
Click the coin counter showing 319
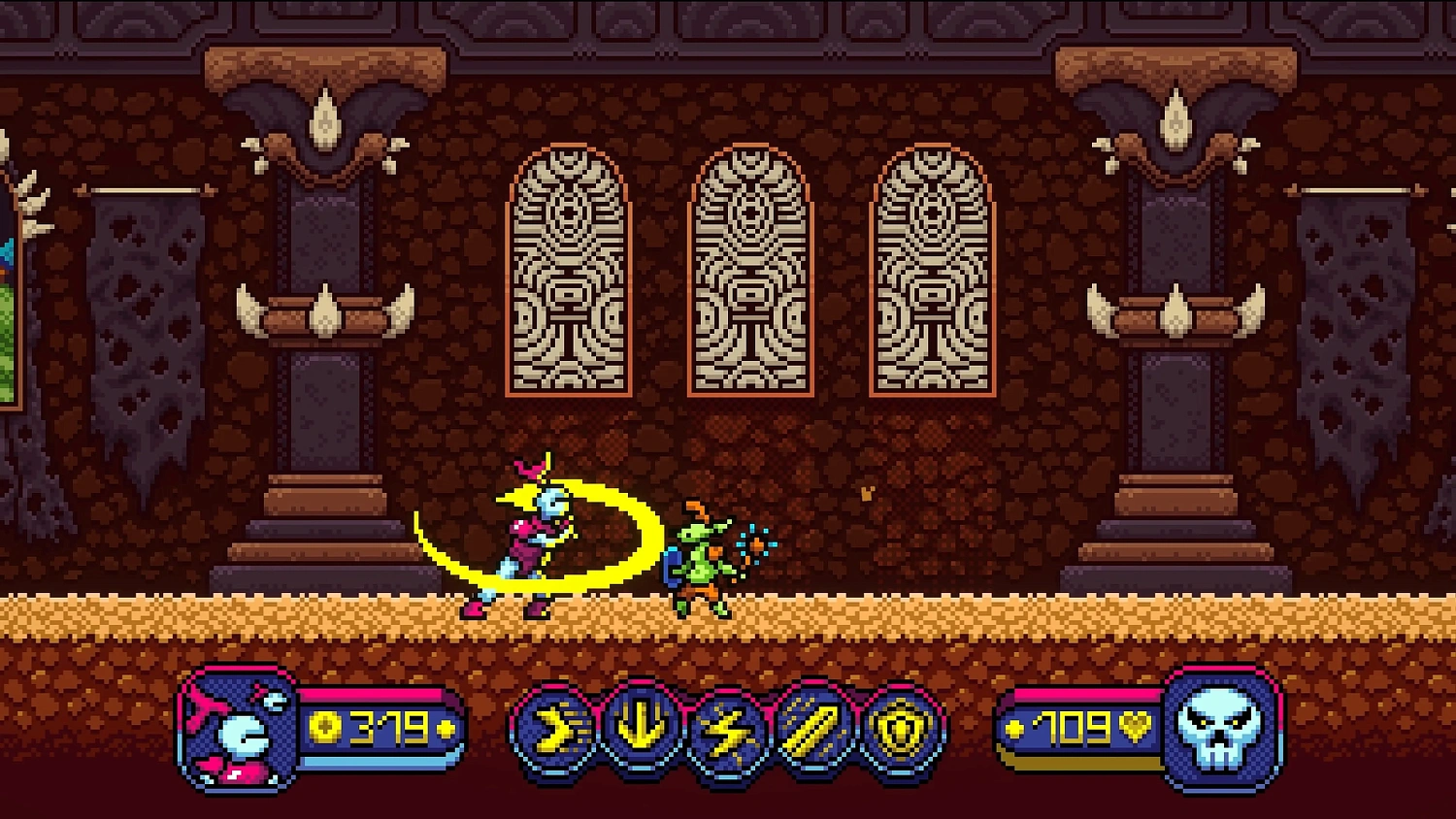coord(388,726)
